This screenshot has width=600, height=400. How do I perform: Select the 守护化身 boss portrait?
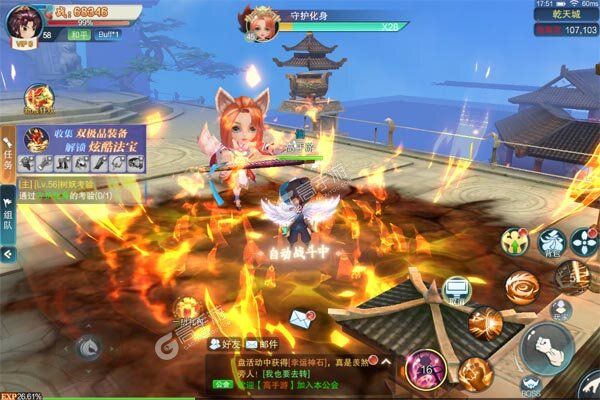click(258, 23)
